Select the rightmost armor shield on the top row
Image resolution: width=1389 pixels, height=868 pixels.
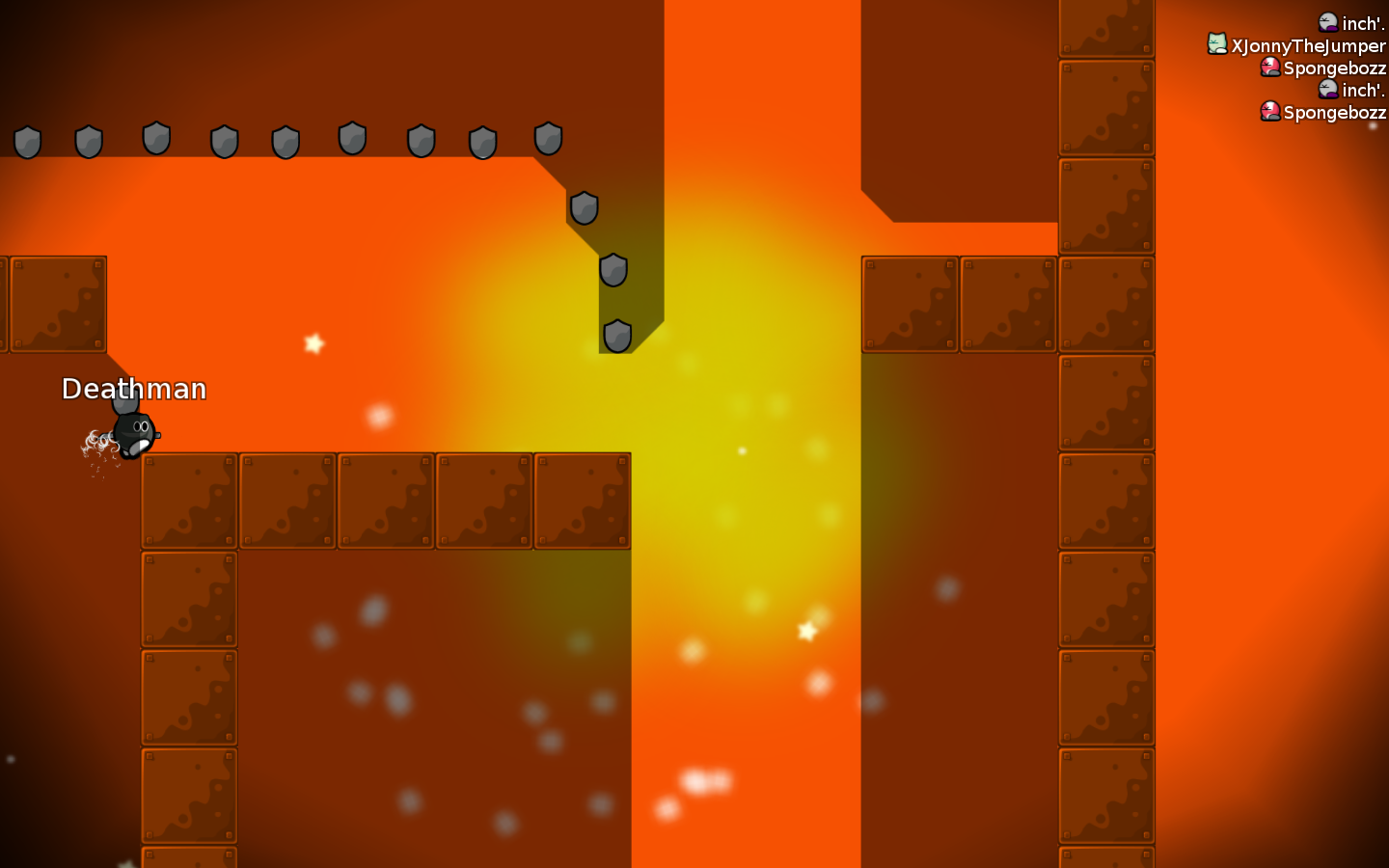tap(550, 139)
